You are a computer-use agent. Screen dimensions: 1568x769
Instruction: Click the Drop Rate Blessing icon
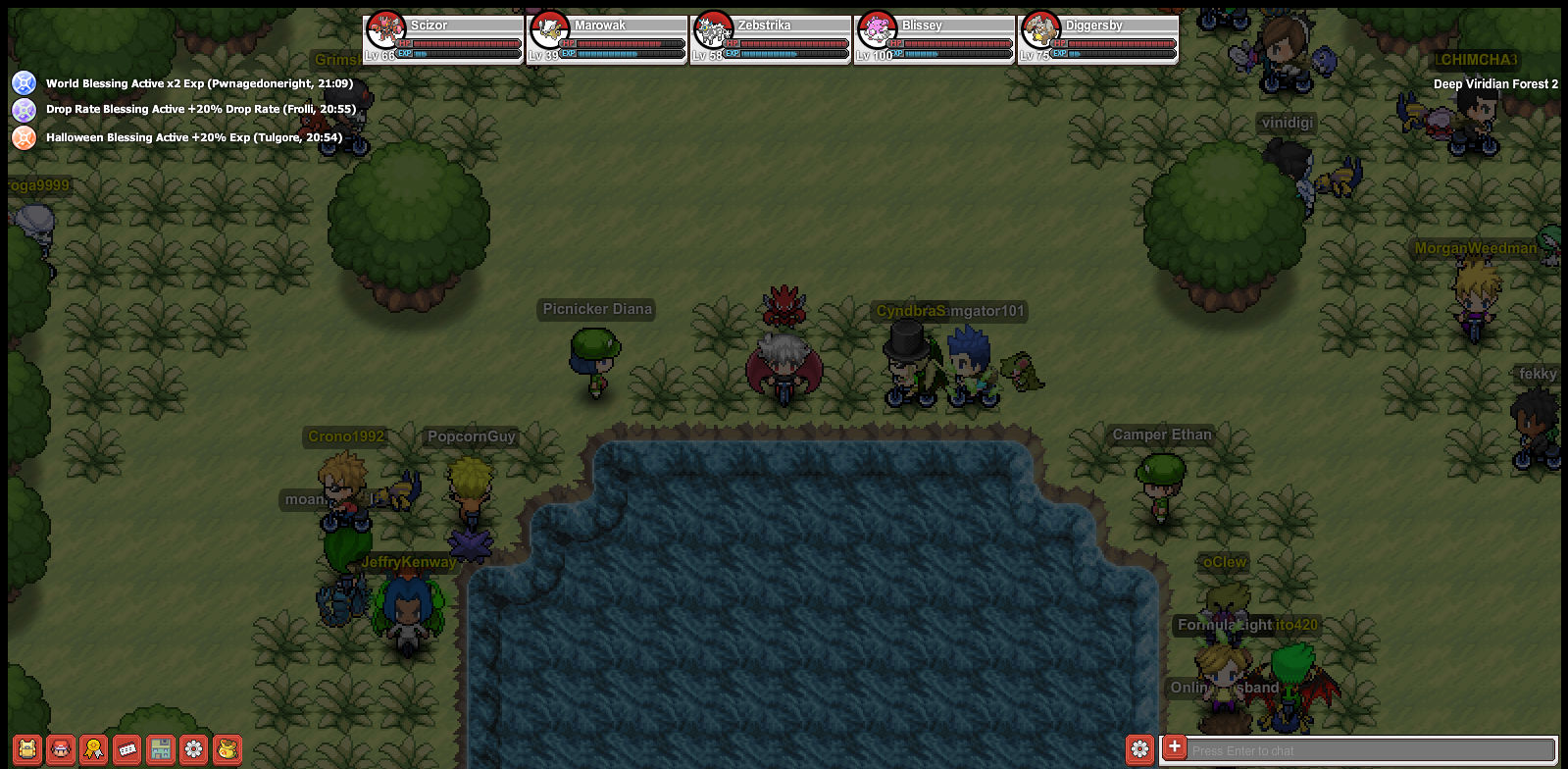pos(24,110)
